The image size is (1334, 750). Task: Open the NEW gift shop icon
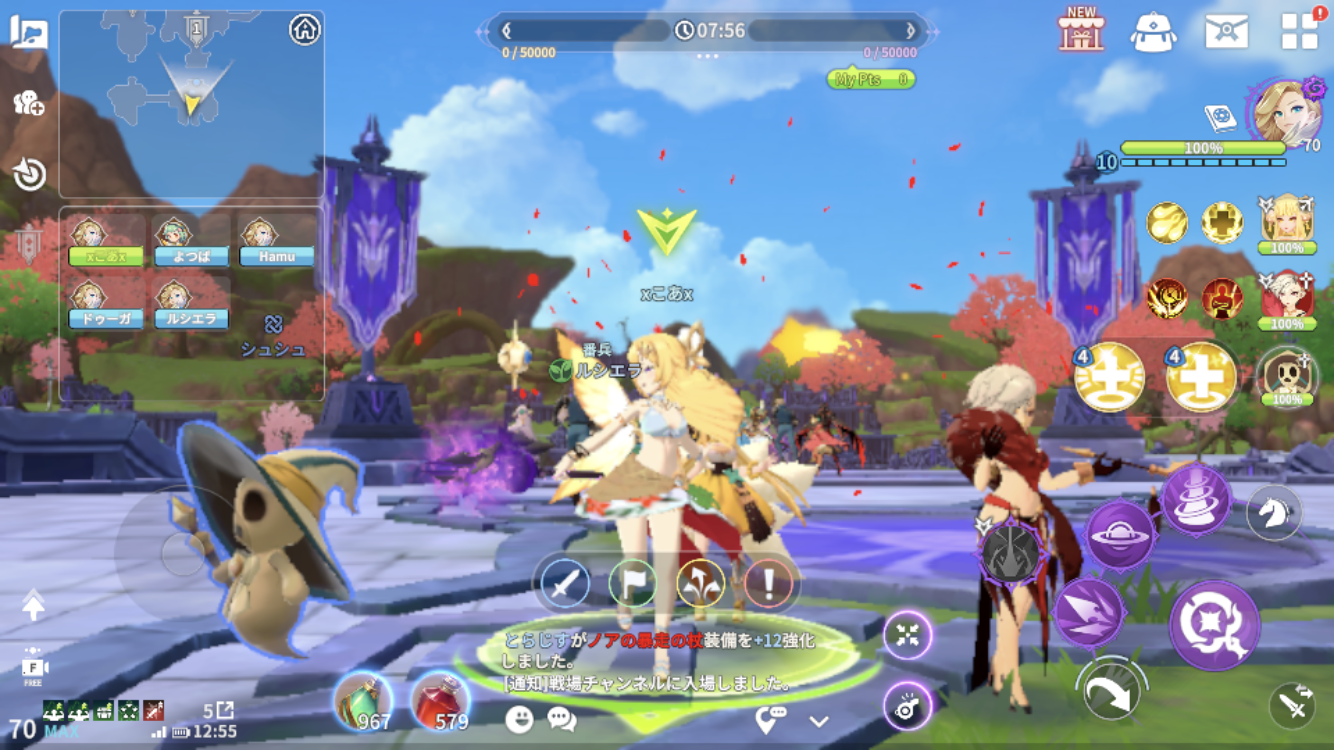click(x=1081, y=30)
